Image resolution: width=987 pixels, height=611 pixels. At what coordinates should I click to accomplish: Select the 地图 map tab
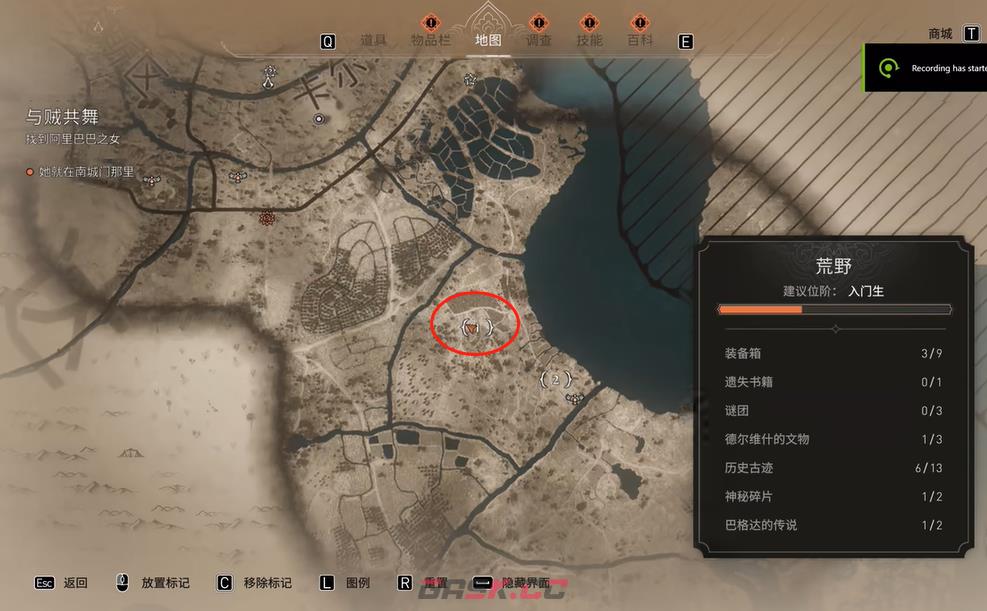tap(488, 41)
